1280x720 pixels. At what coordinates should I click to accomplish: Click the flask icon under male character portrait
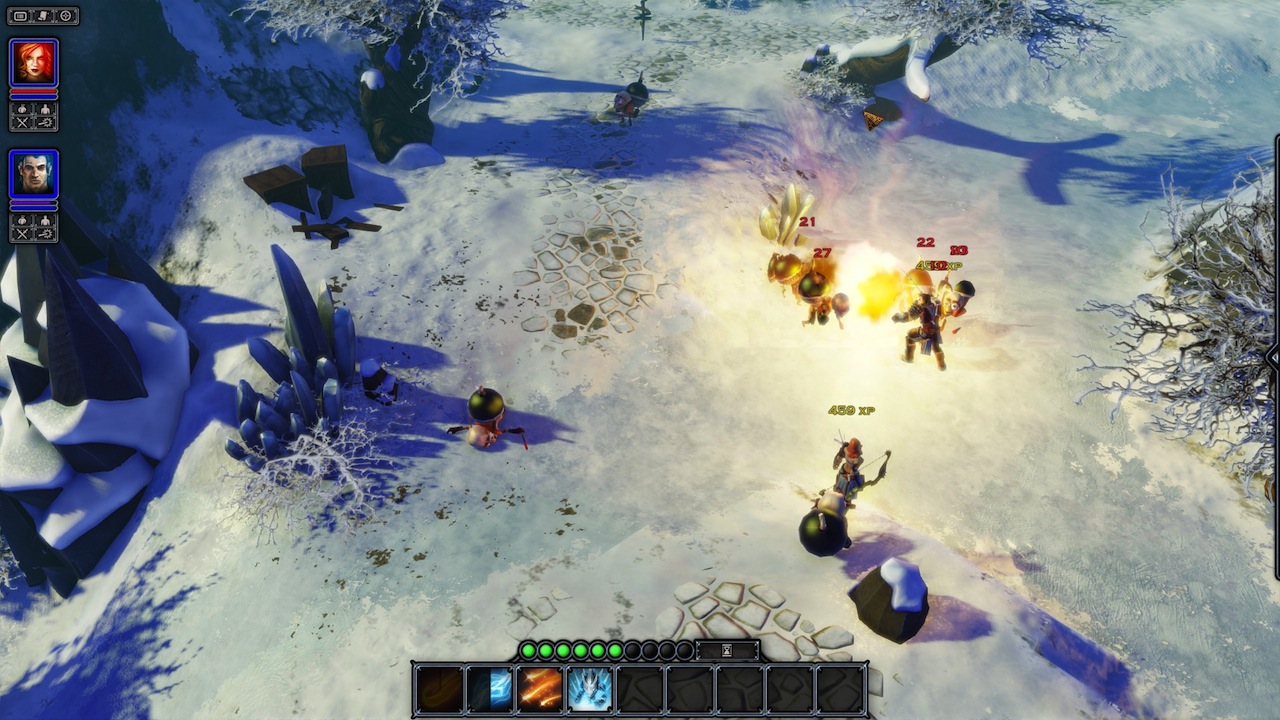[x=23, y=219]
